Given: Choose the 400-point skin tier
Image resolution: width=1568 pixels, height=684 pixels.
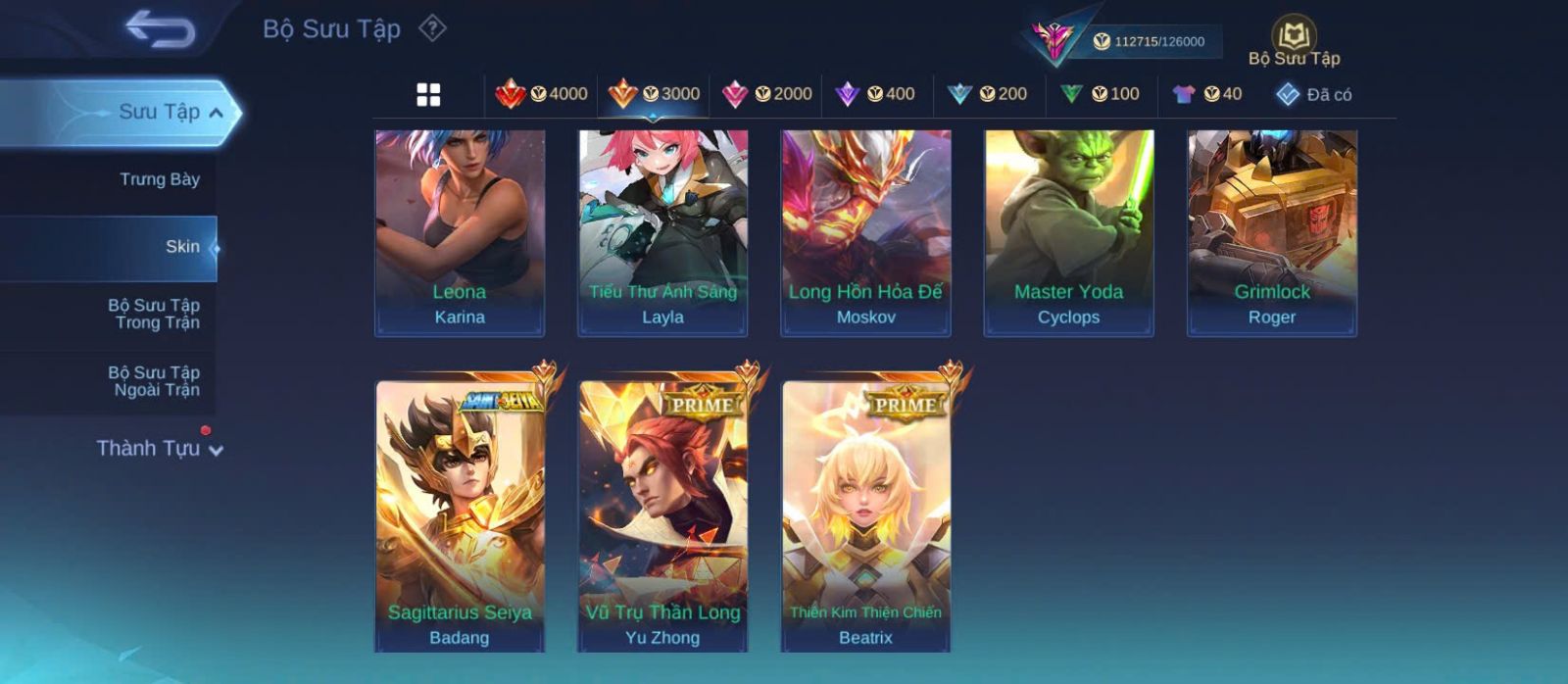Looking at the screenshot, I should [875, 94].
